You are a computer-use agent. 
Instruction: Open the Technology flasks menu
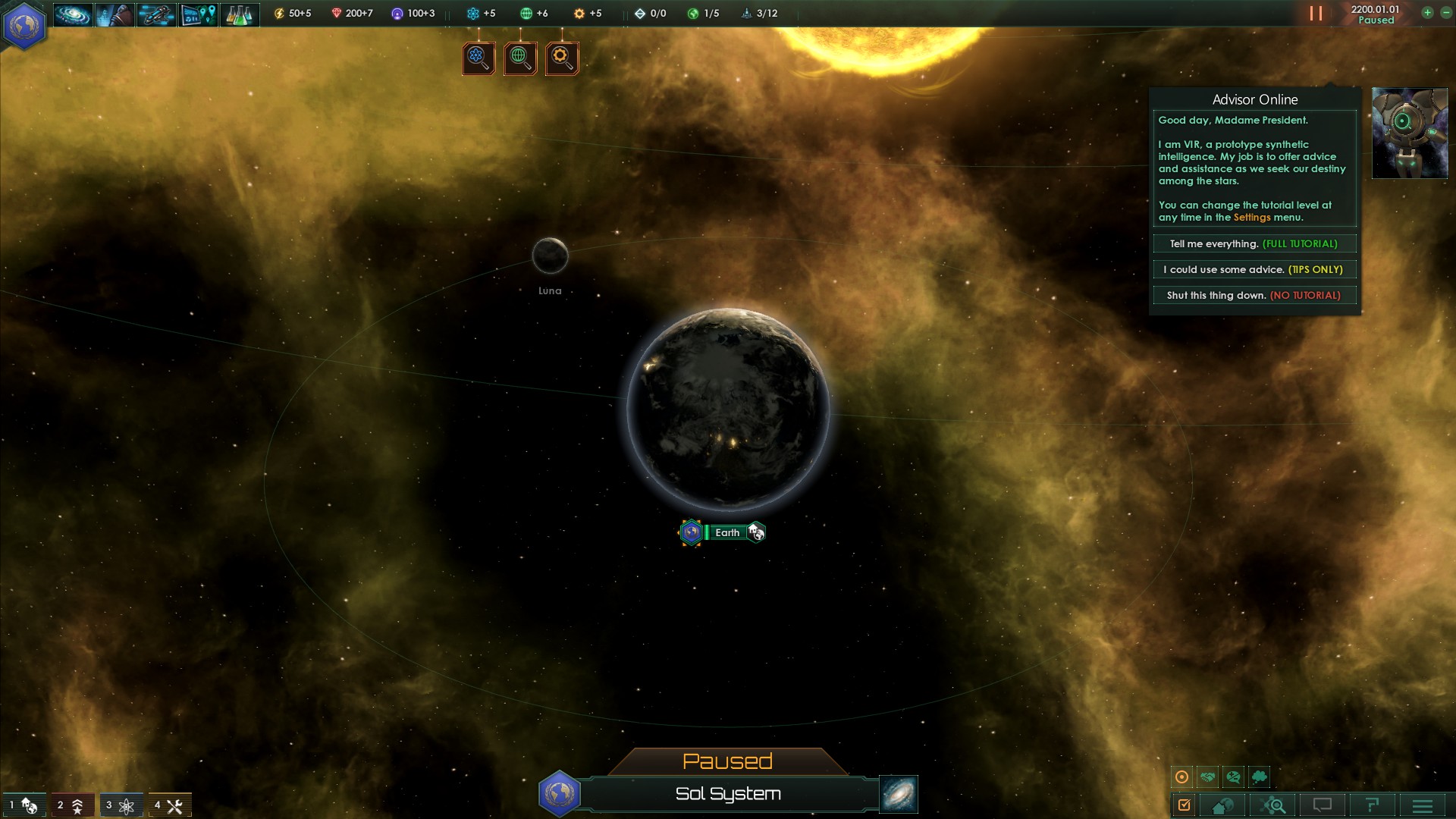pyautogui.click(x=240, y=14)
